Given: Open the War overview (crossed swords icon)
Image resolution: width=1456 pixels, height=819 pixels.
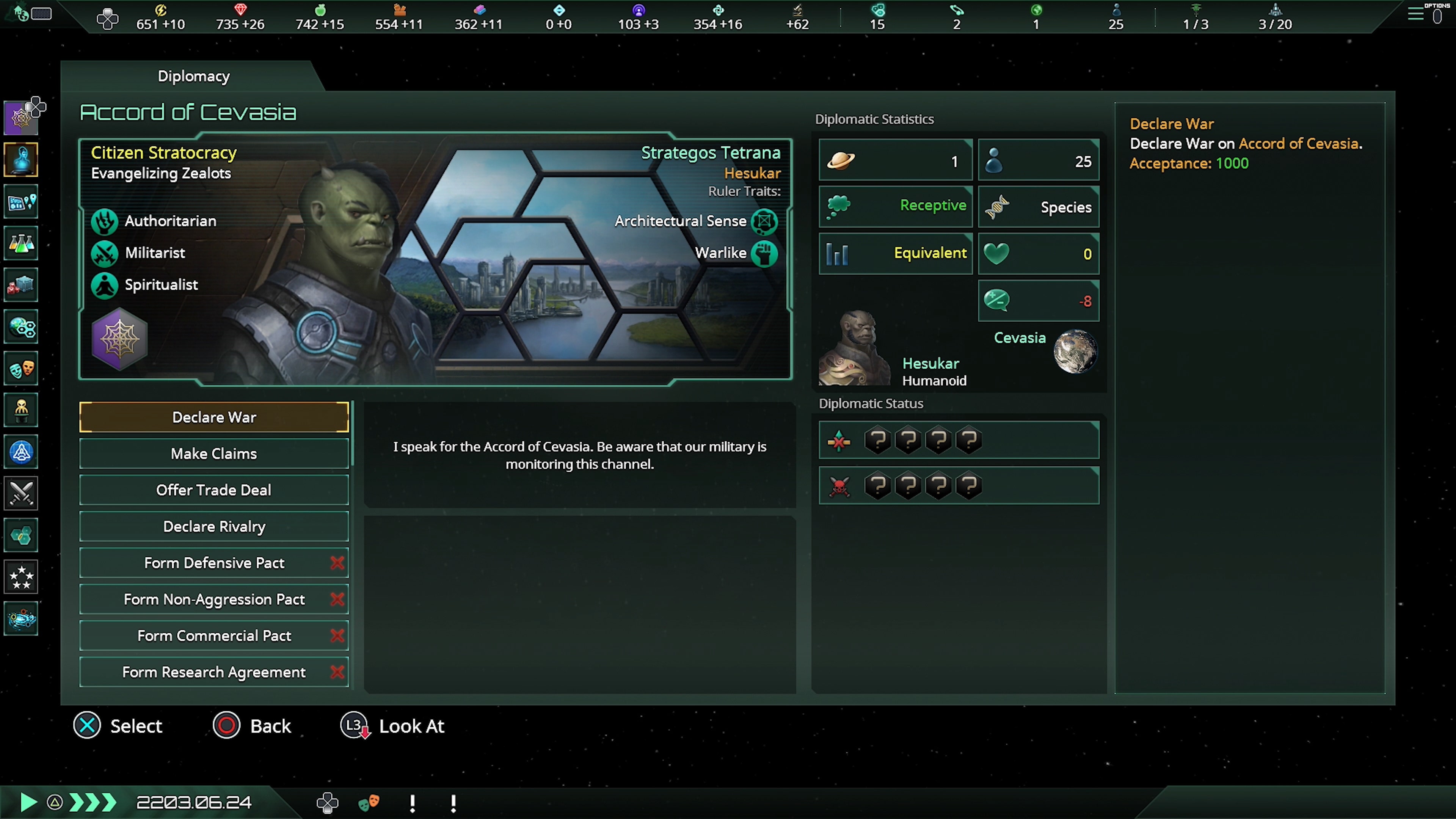Looking at the screenshot, I should tap(21, 493).
